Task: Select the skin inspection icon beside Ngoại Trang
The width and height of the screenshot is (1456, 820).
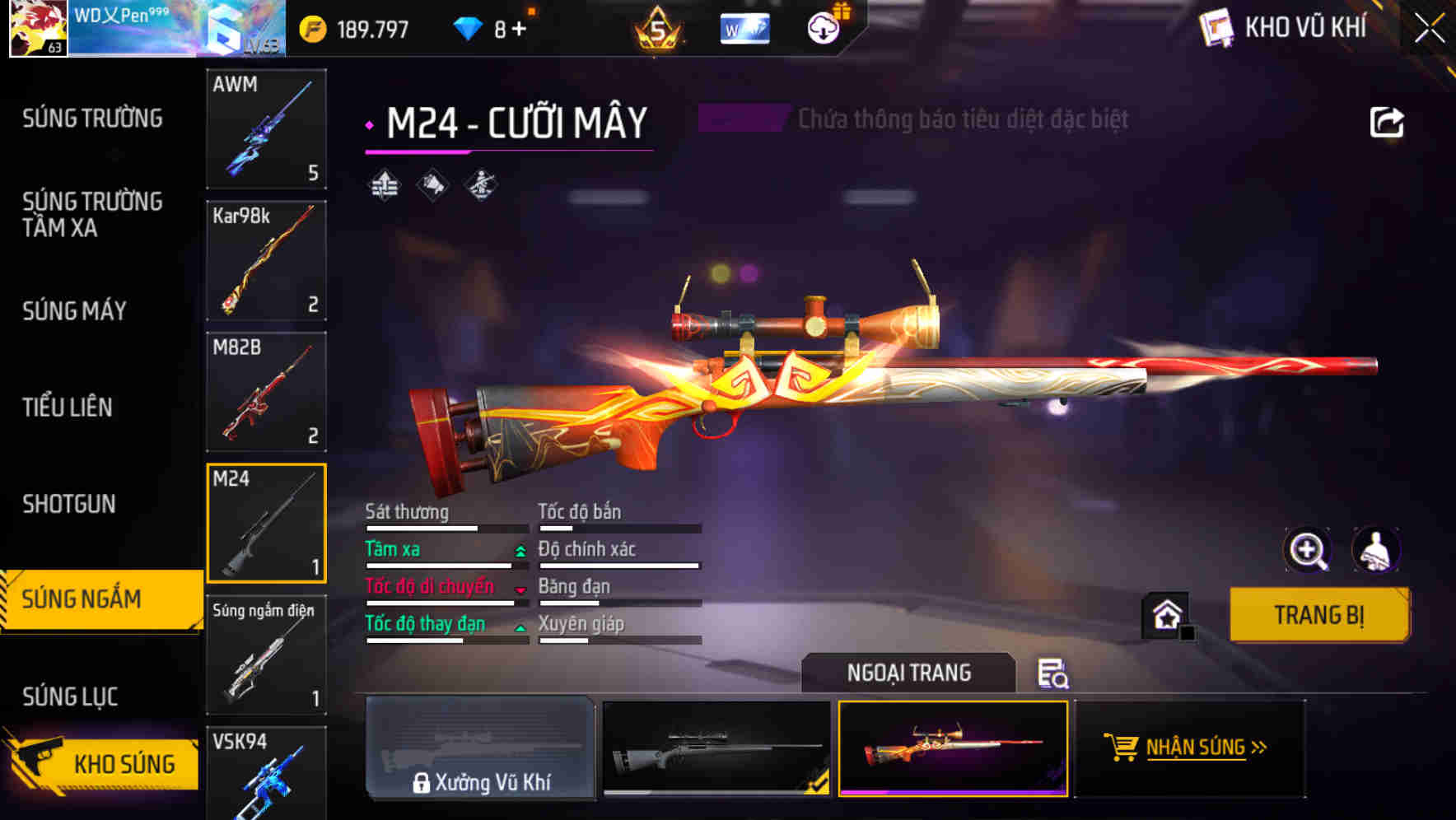Action: click(x=1055, y=675)
